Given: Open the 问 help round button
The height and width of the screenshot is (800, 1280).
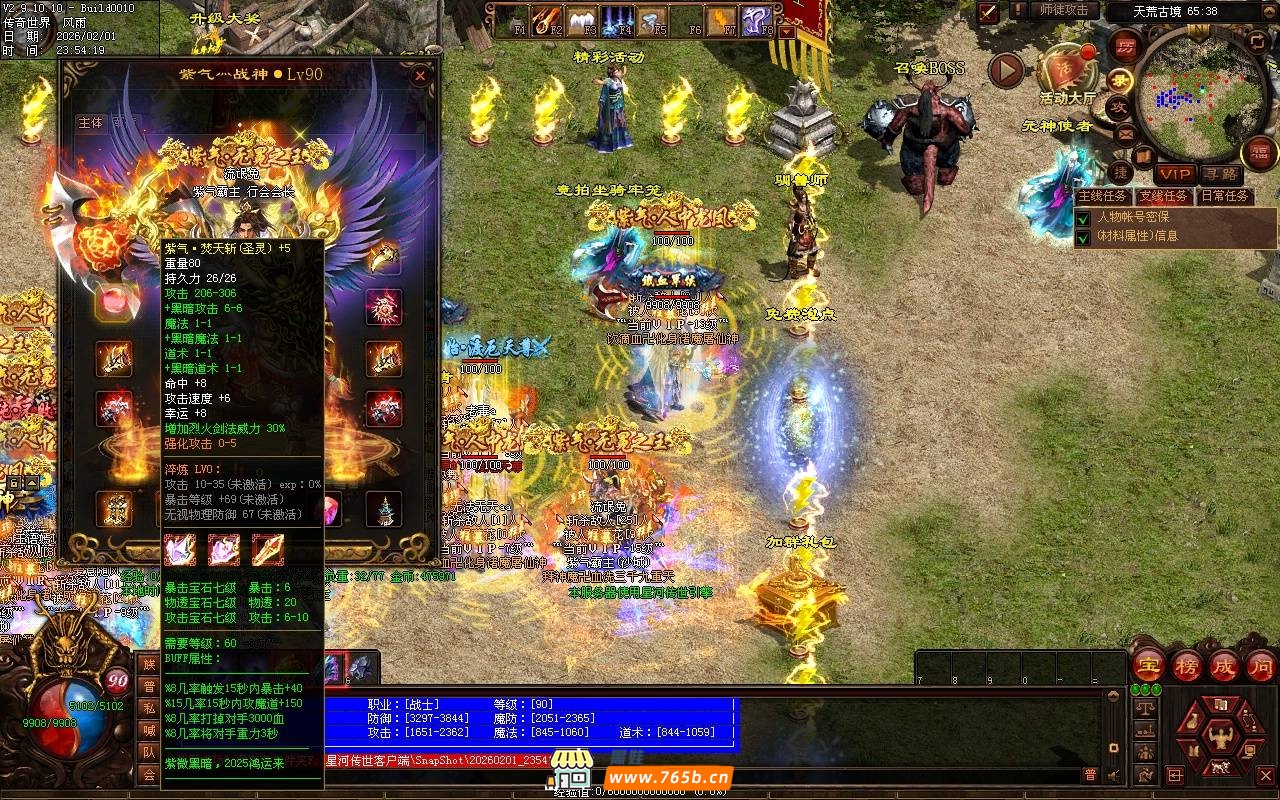Looking at the screenshot, I should 1261,665.
